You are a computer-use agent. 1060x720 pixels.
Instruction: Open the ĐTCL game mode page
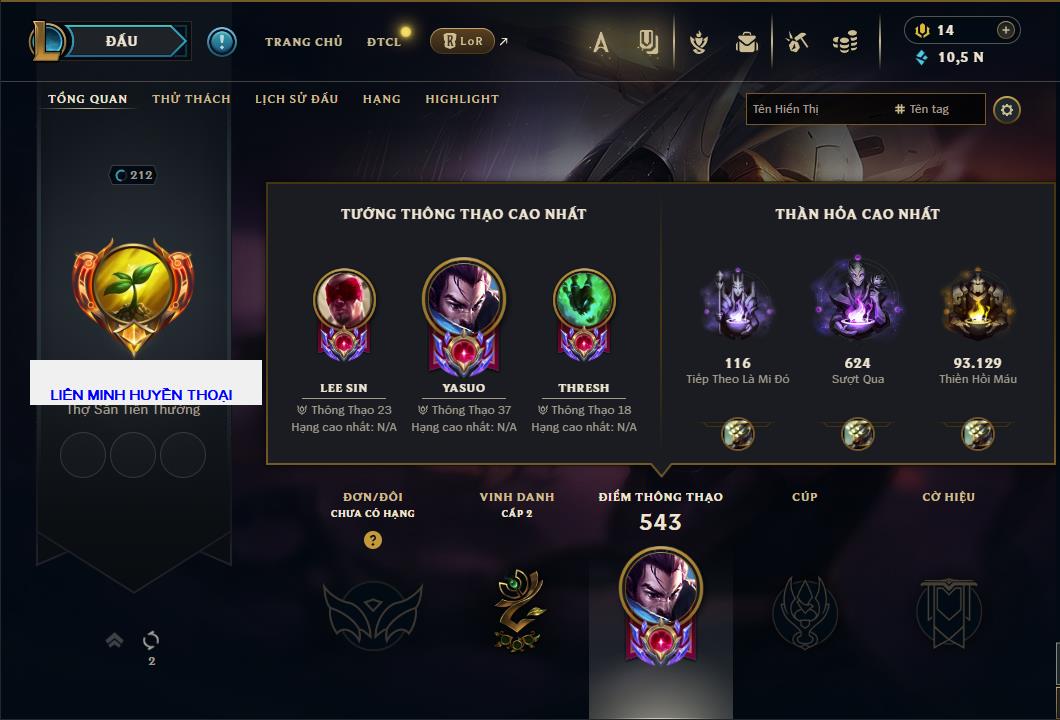coord(384,42)
